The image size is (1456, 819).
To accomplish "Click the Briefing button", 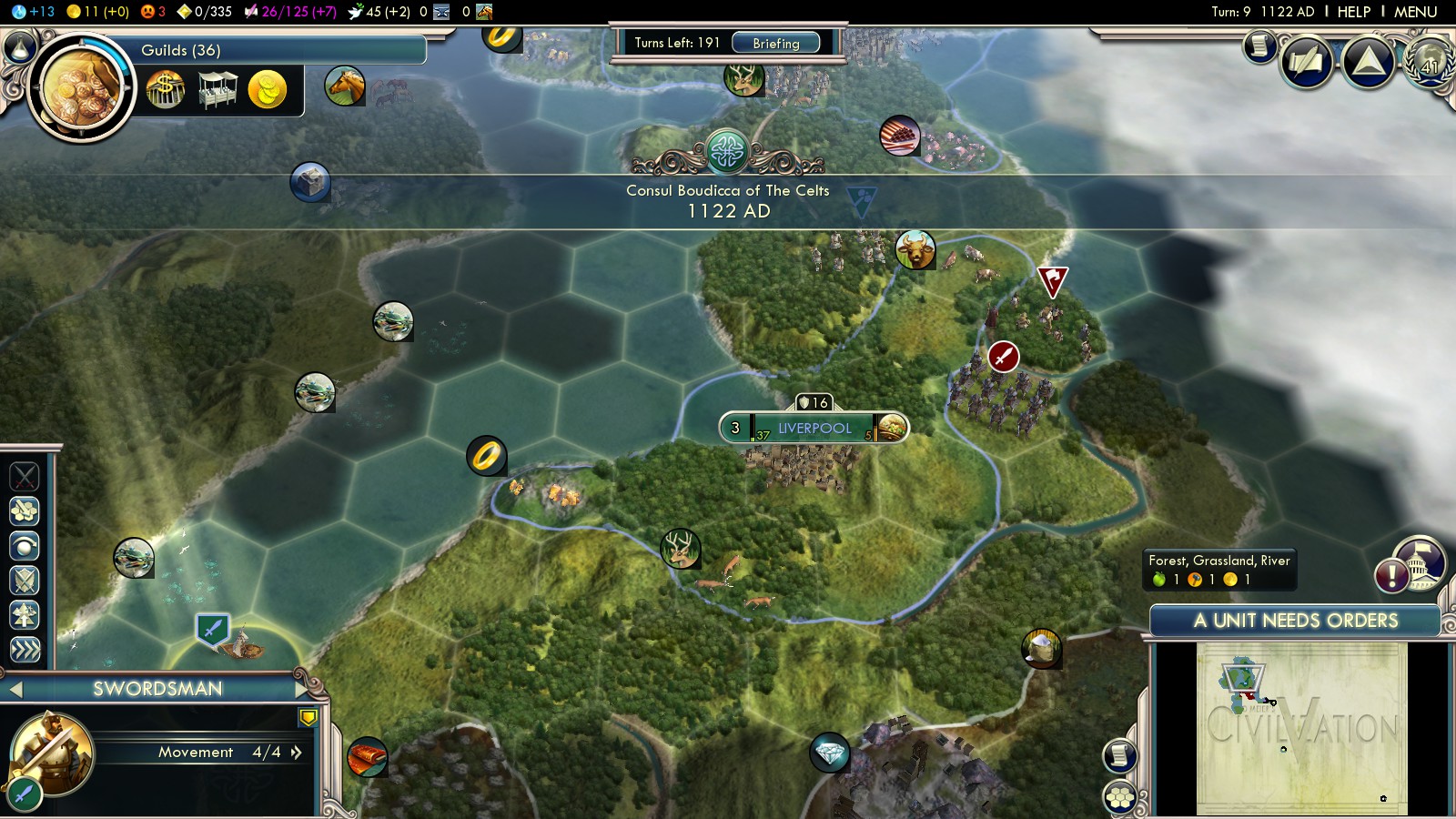I will pyautogui.click(x=775, y=43).
